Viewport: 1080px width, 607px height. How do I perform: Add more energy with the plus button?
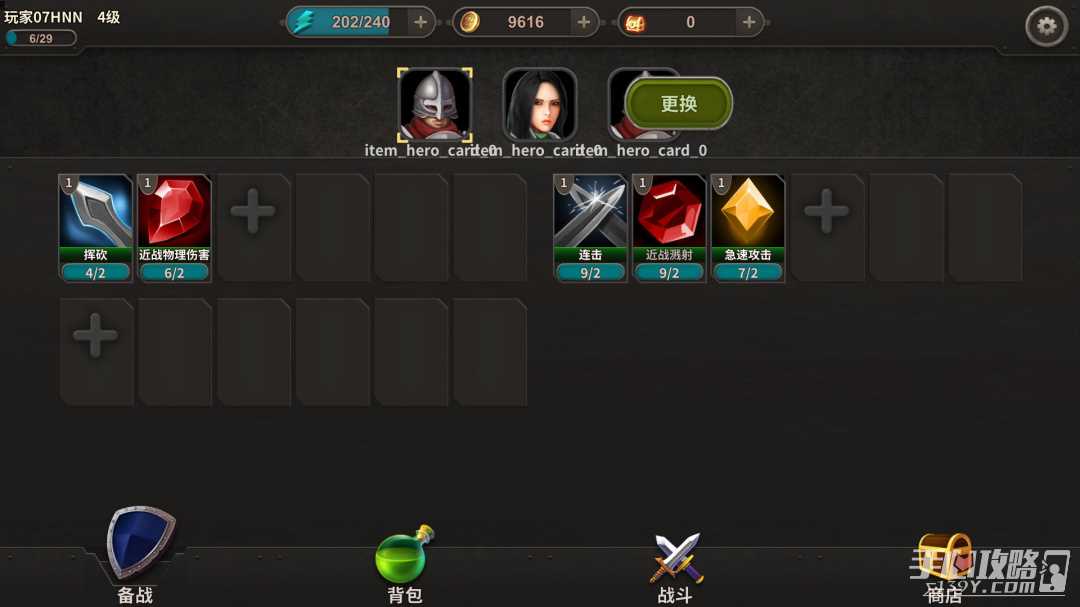(x=420, y=22)
